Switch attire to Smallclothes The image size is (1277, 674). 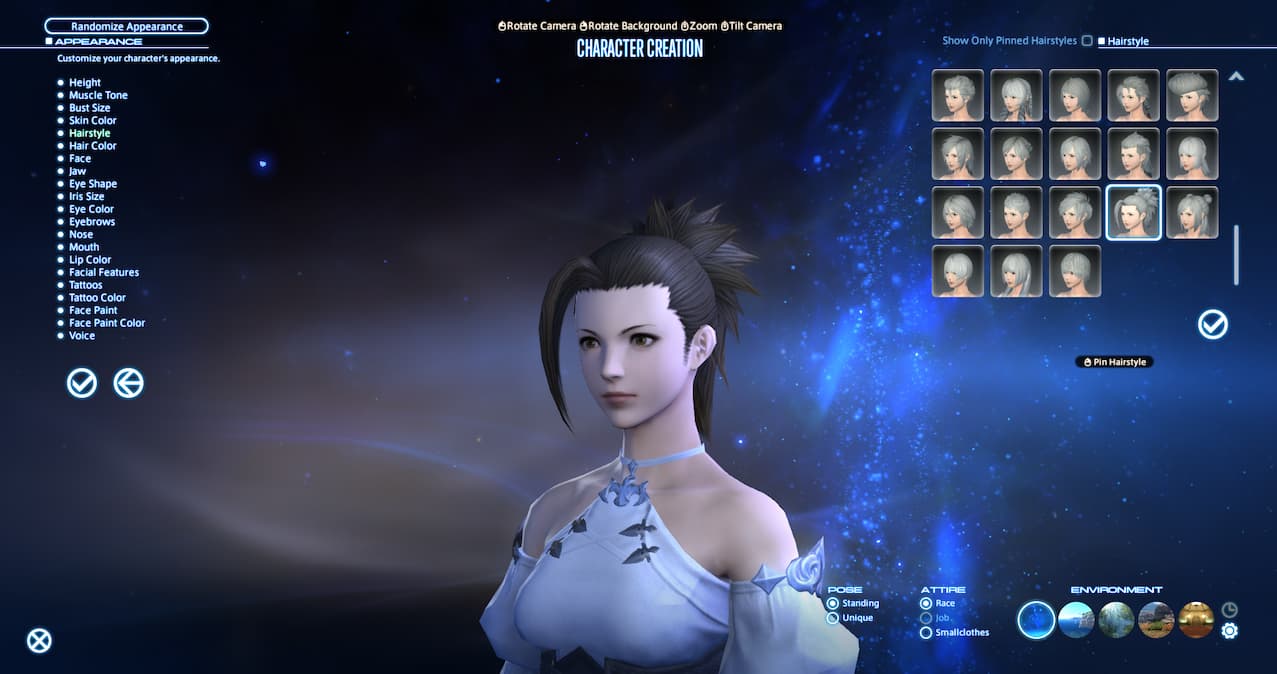pos(926,632)
